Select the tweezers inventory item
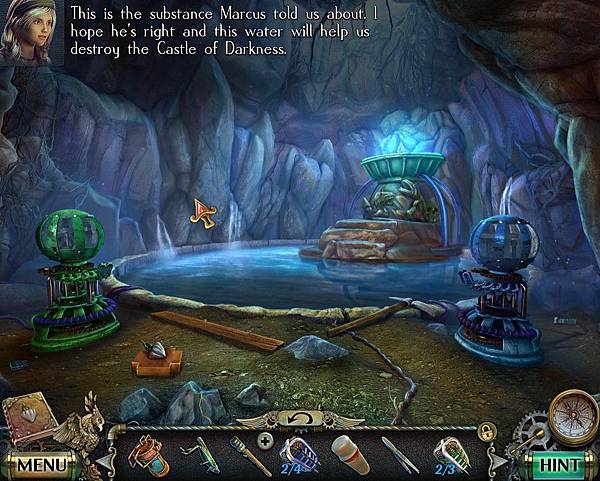Image resolution: width=600 pixels, height=481 pixels. click(x=400, y=453)
